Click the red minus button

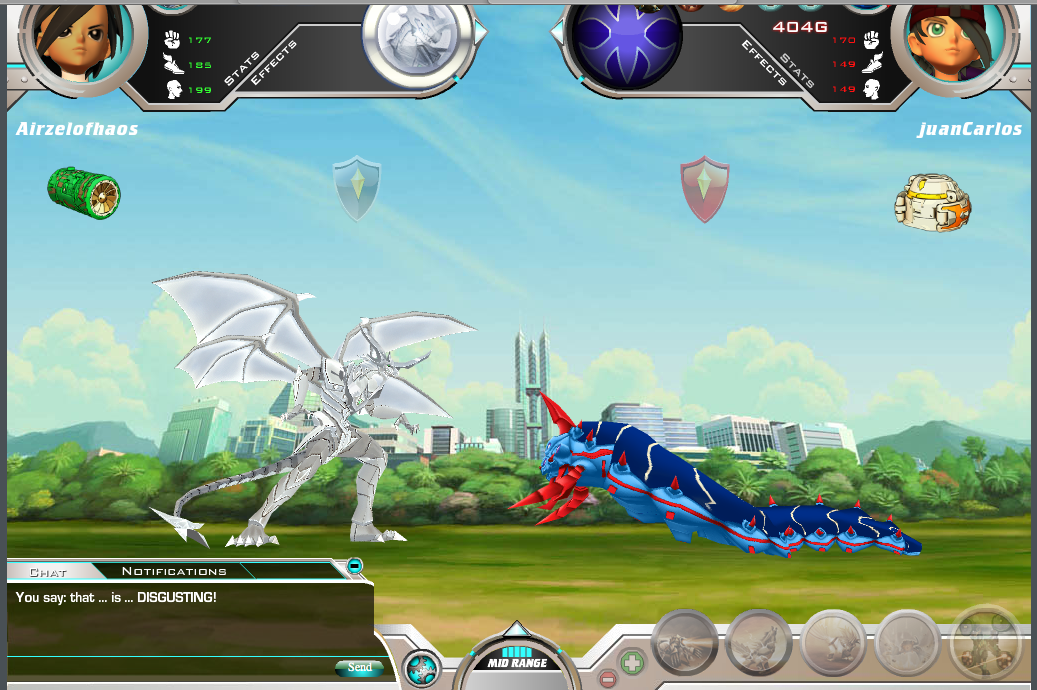pos(608,680)
